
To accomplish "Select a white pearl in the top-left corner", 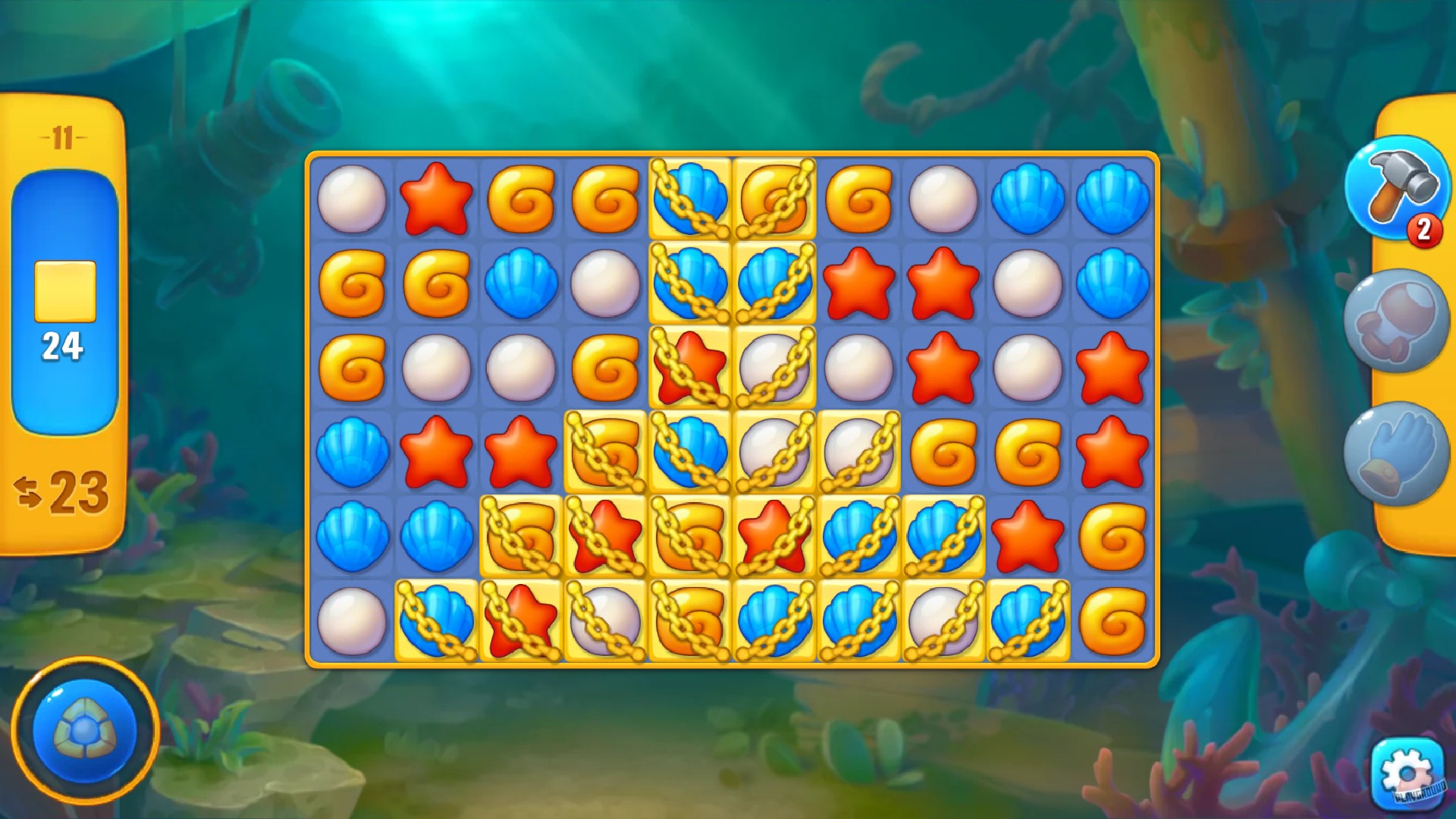I will click(354, 199).
